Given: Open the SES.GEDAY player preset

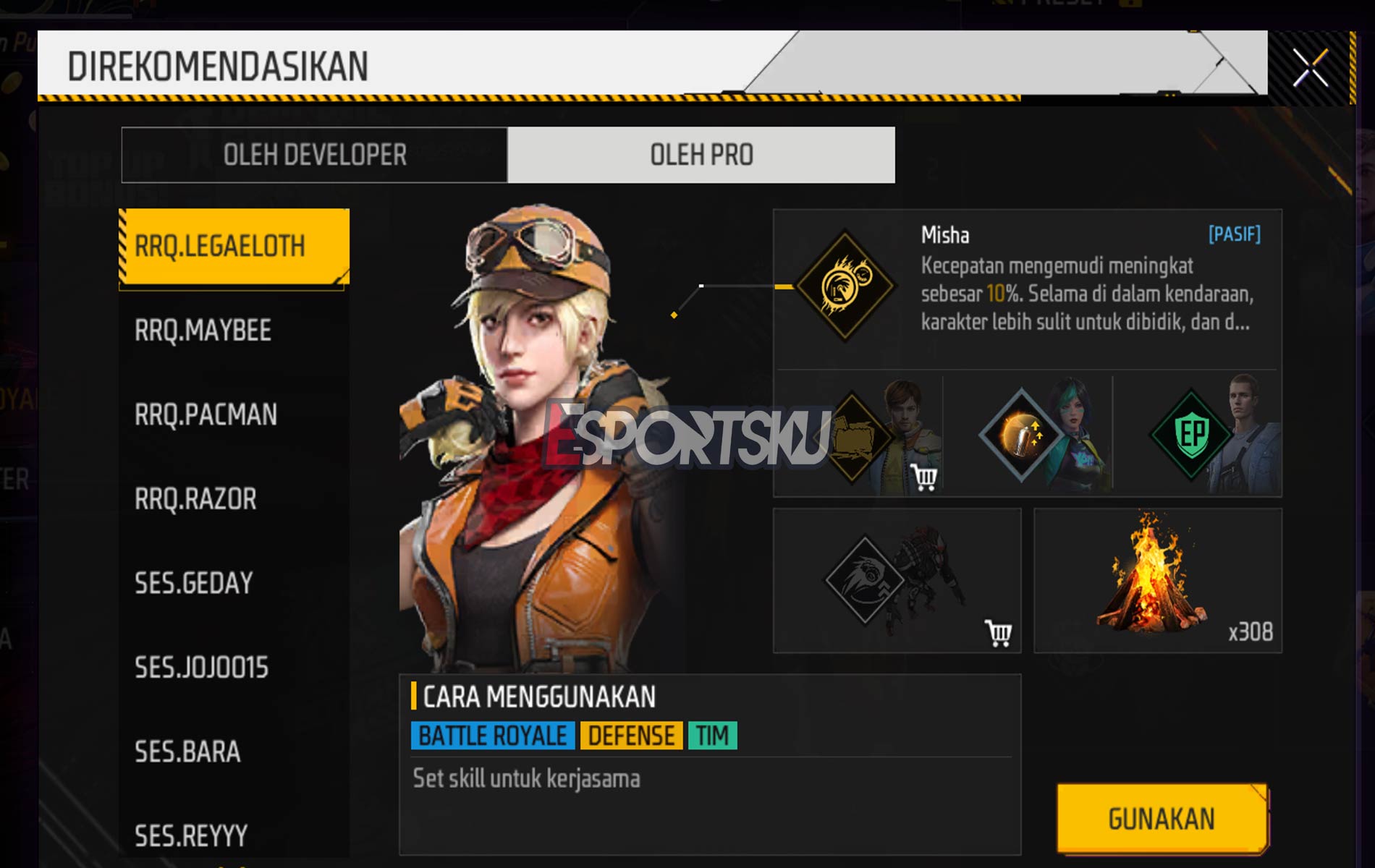Looking at the screenshot, I should (x=194, y=582).
